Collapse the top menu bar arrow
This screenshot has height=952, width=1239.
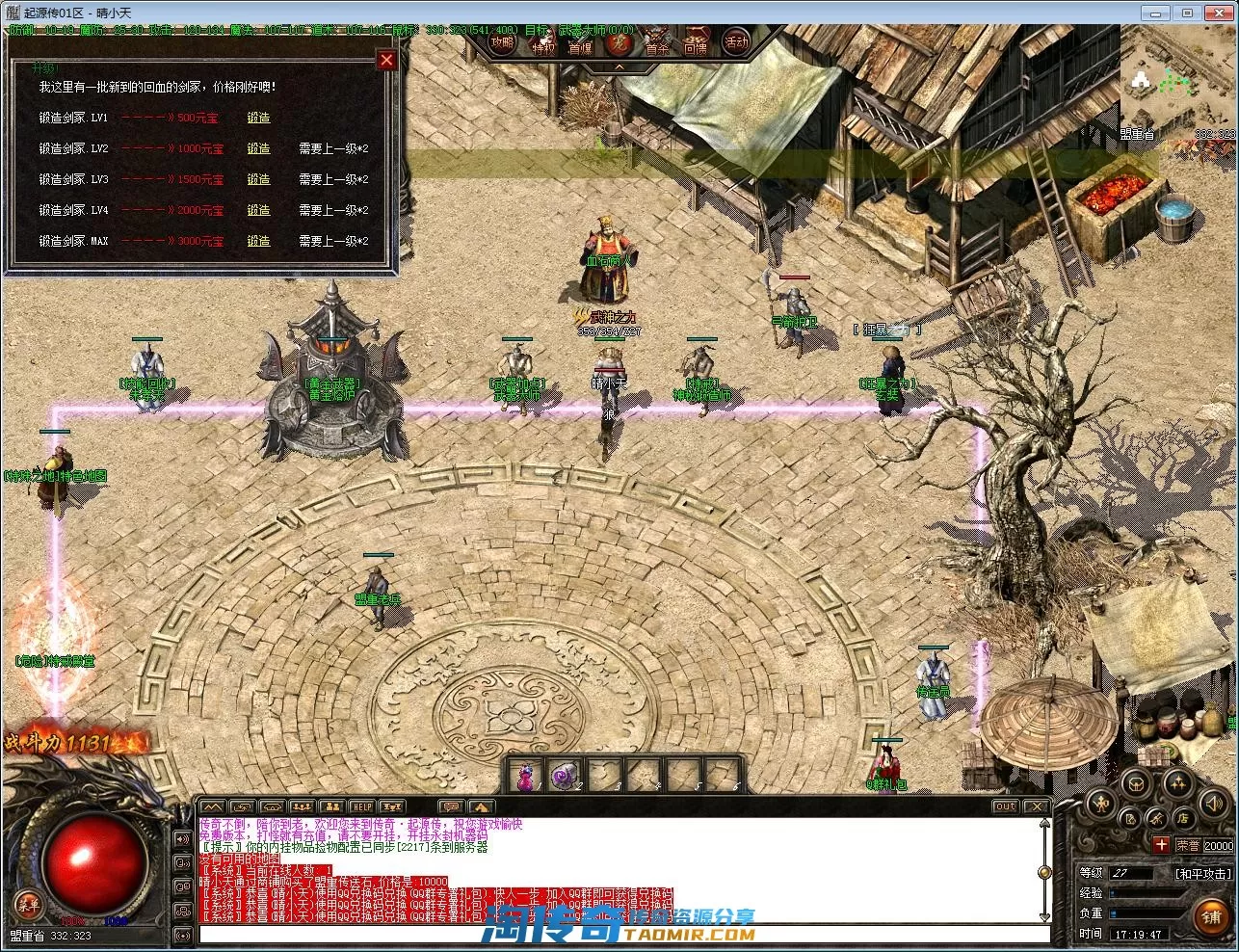619,66
